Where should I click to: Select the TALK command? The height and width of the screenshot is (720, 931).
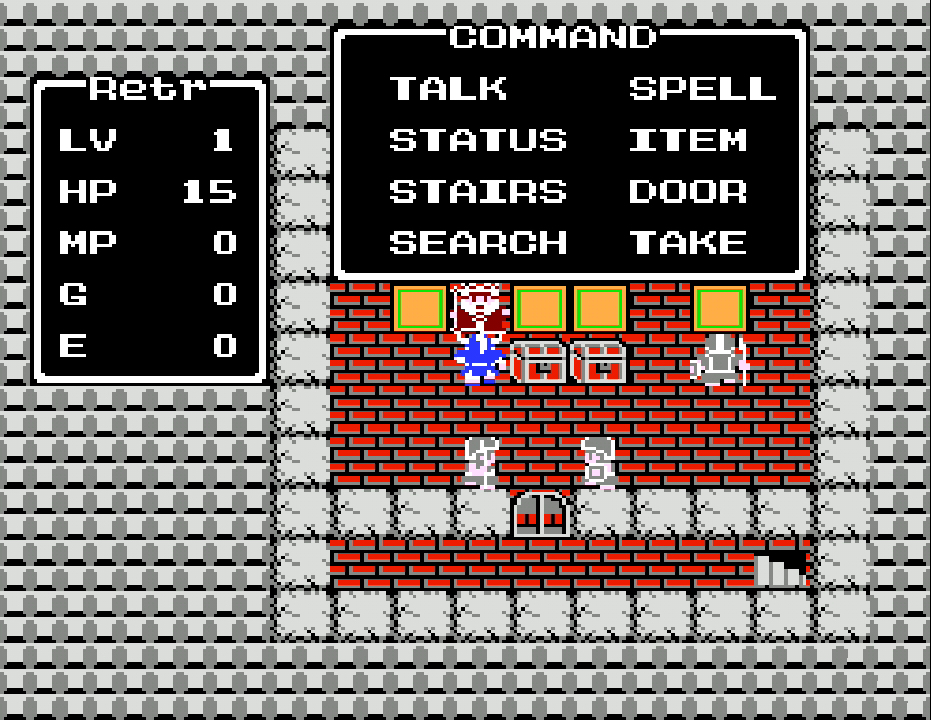(448, 88)
